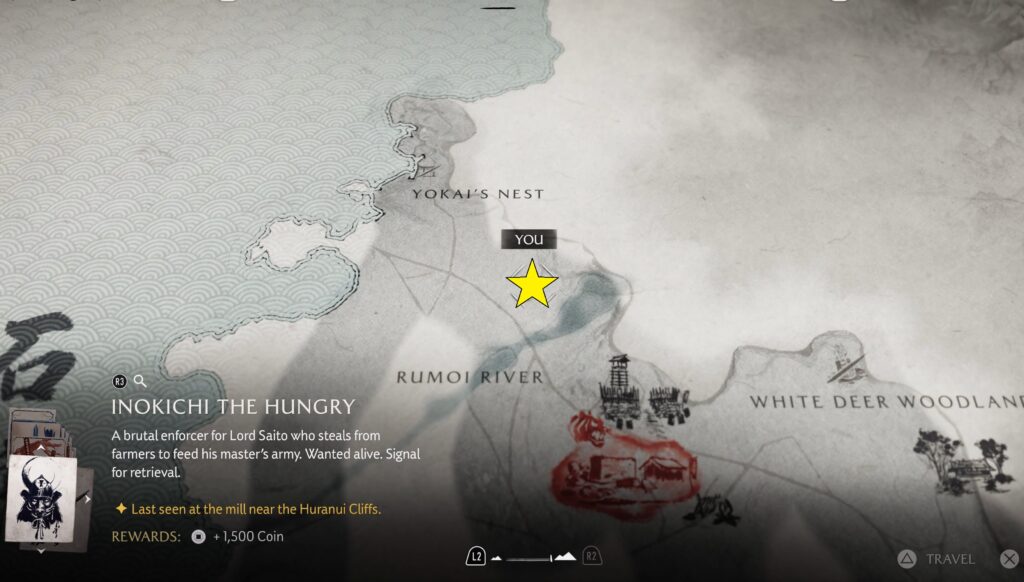
Task: Cycle to previous card with up arrow
Action: pos(41,450)
